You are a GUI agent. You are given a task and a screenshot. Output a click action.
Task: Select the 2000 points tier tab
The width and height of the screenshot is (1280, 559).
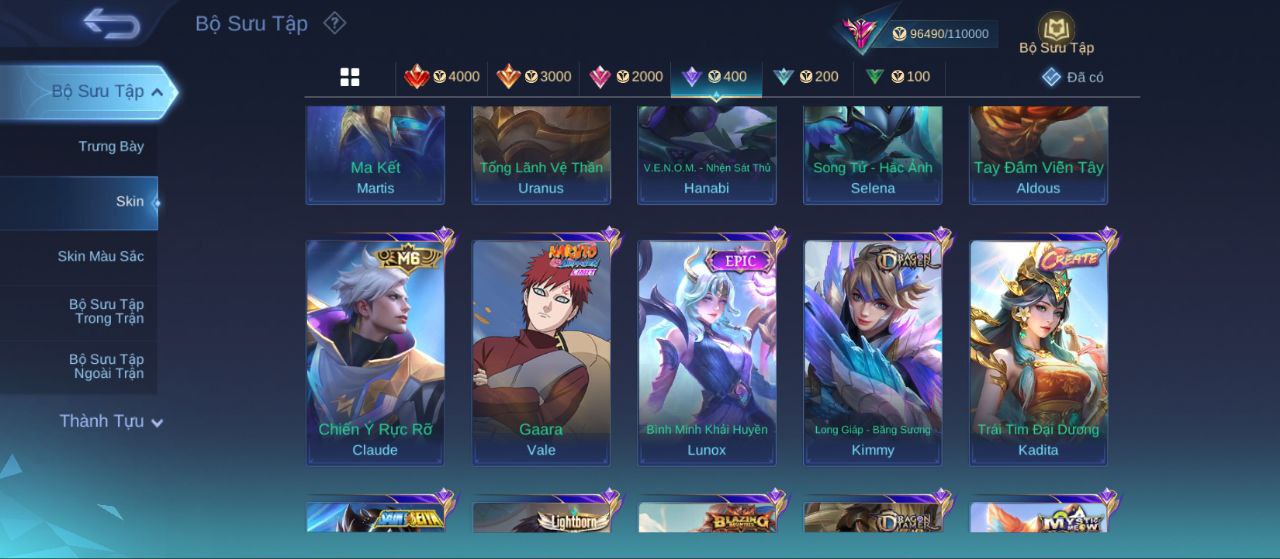[x=626, y=77]
